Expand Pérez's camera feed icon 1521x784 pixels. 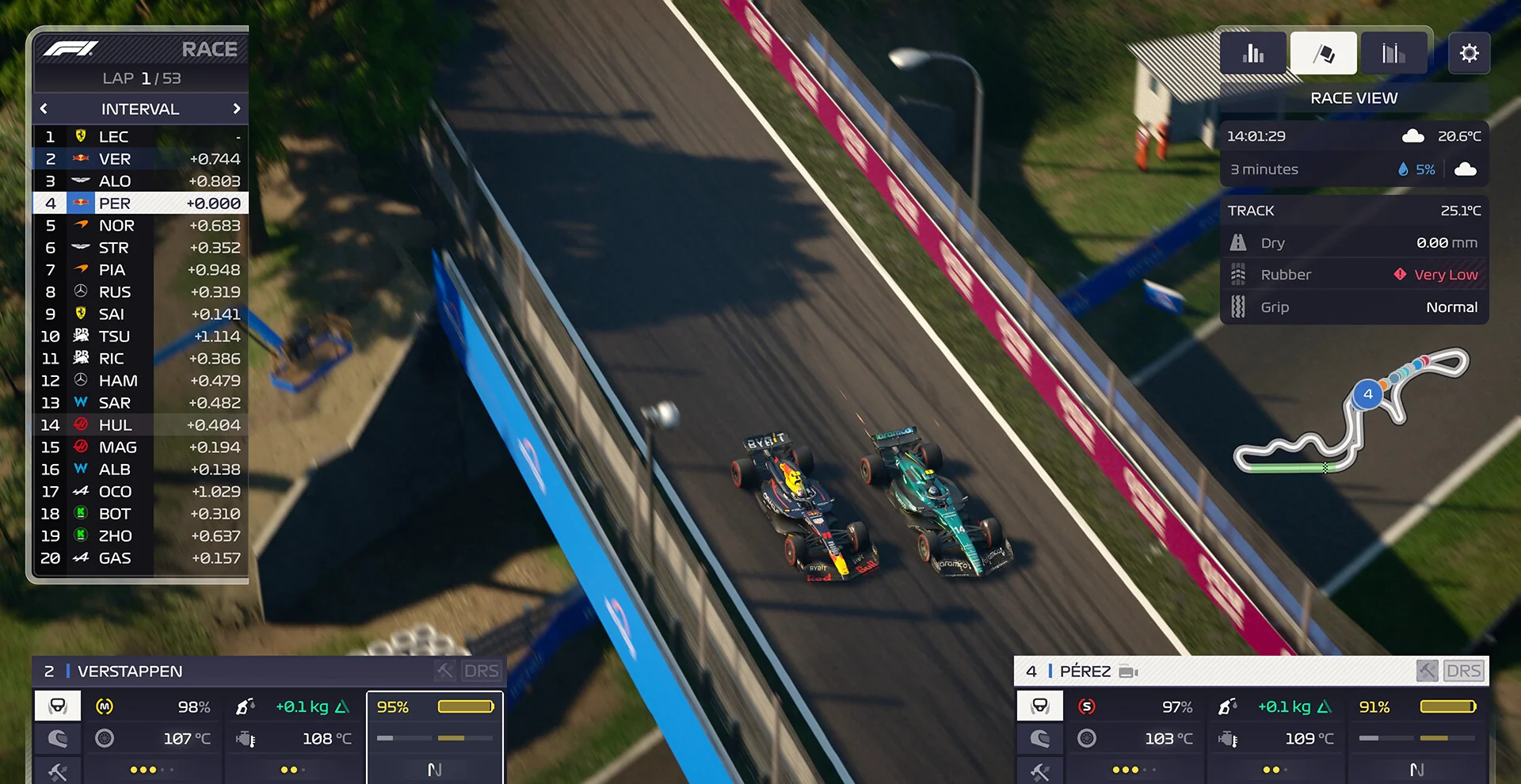point(1128,671)
